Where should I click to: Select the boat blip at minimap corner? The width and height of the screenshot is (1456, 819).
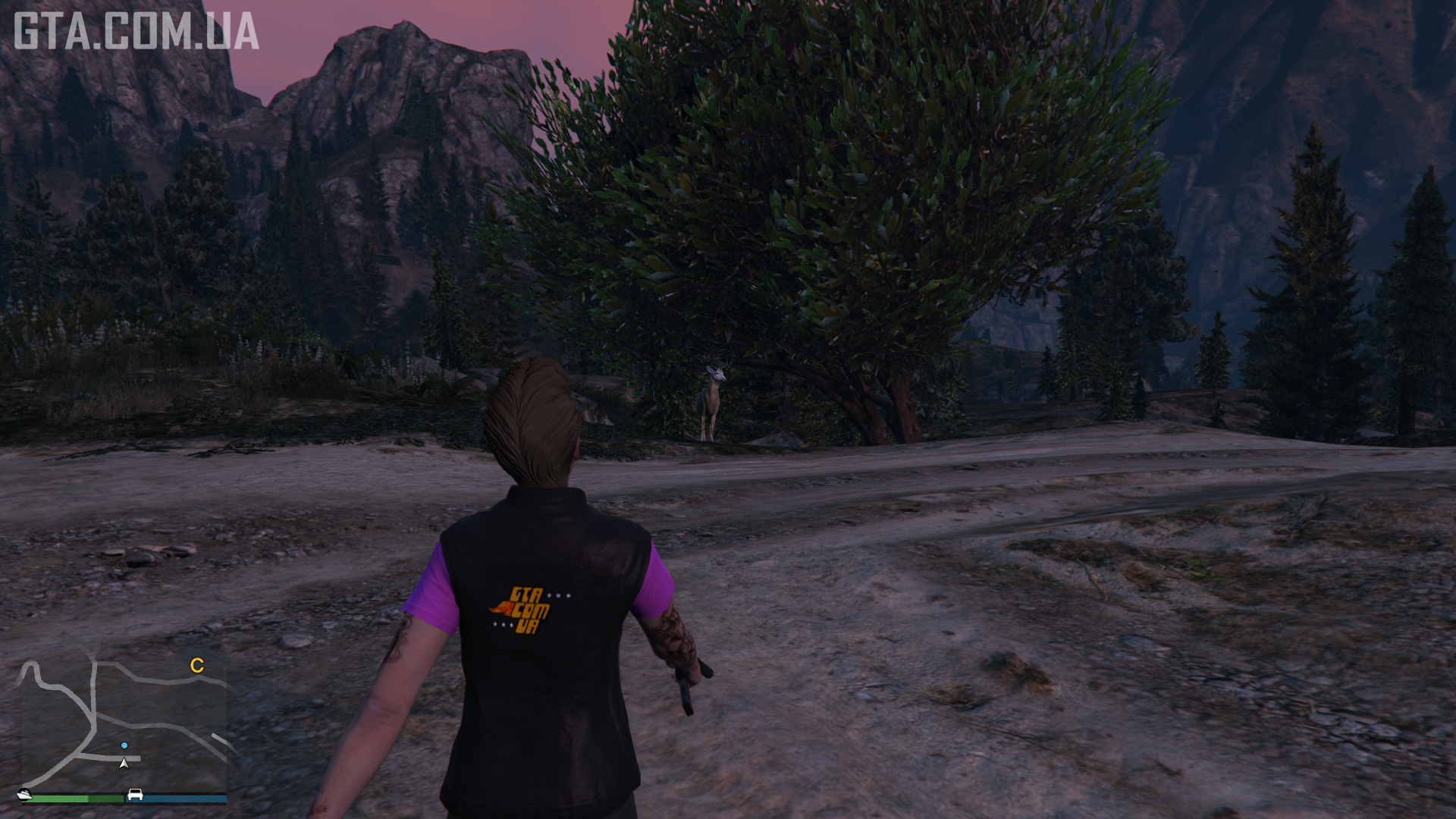point(24,794)
